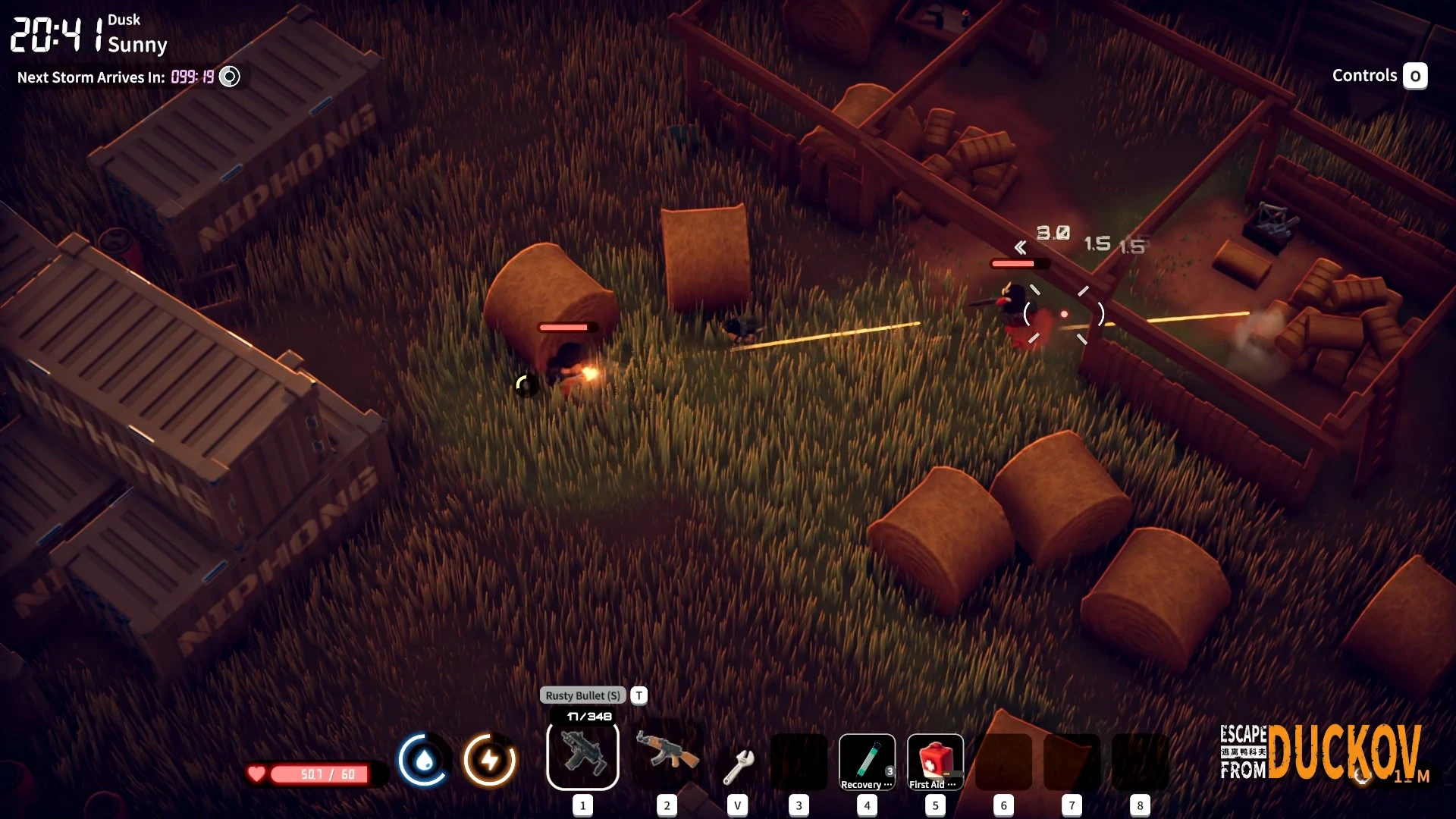Use the Recovery syringe item
Image resolution: width=1456 pixels, height=819 pixels.
867,761
